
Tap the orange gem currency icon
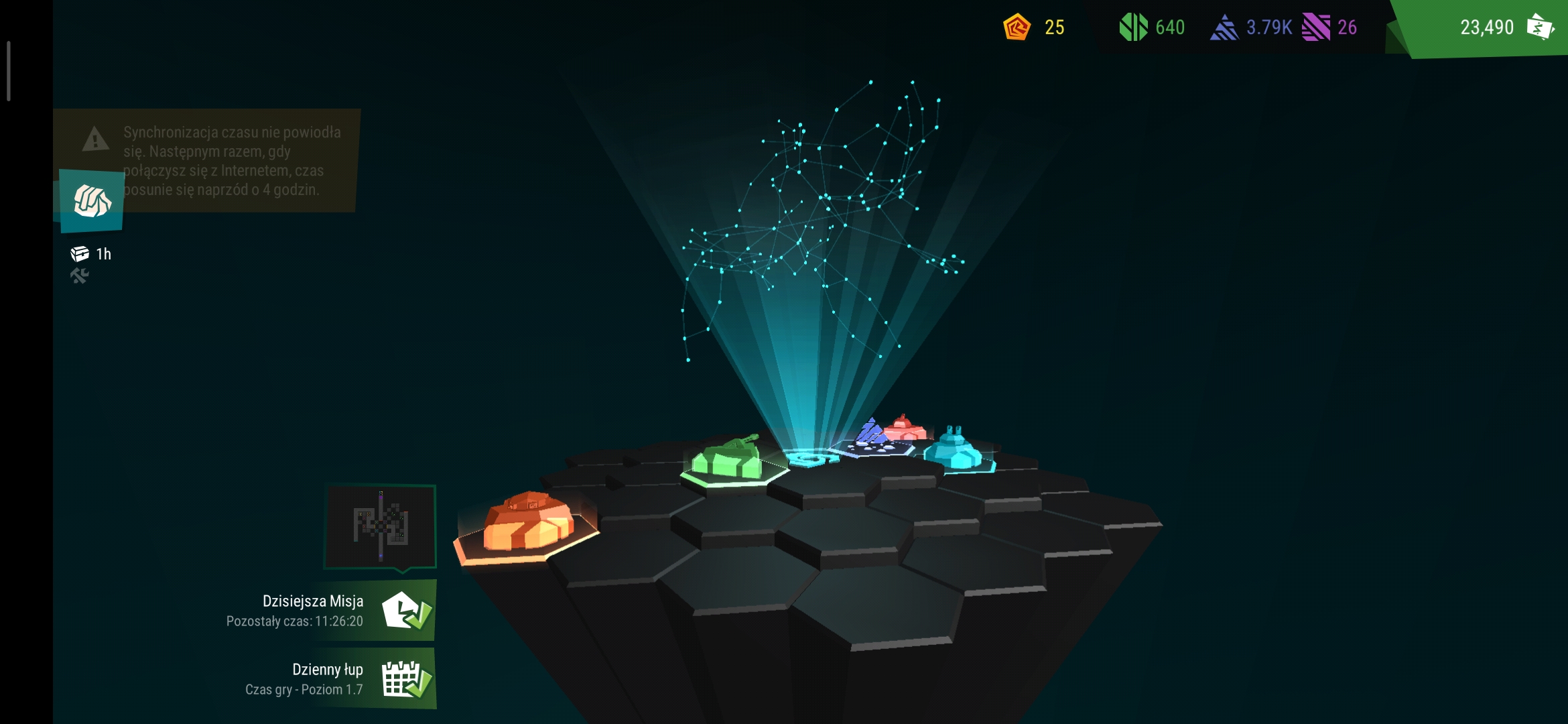1017,27
